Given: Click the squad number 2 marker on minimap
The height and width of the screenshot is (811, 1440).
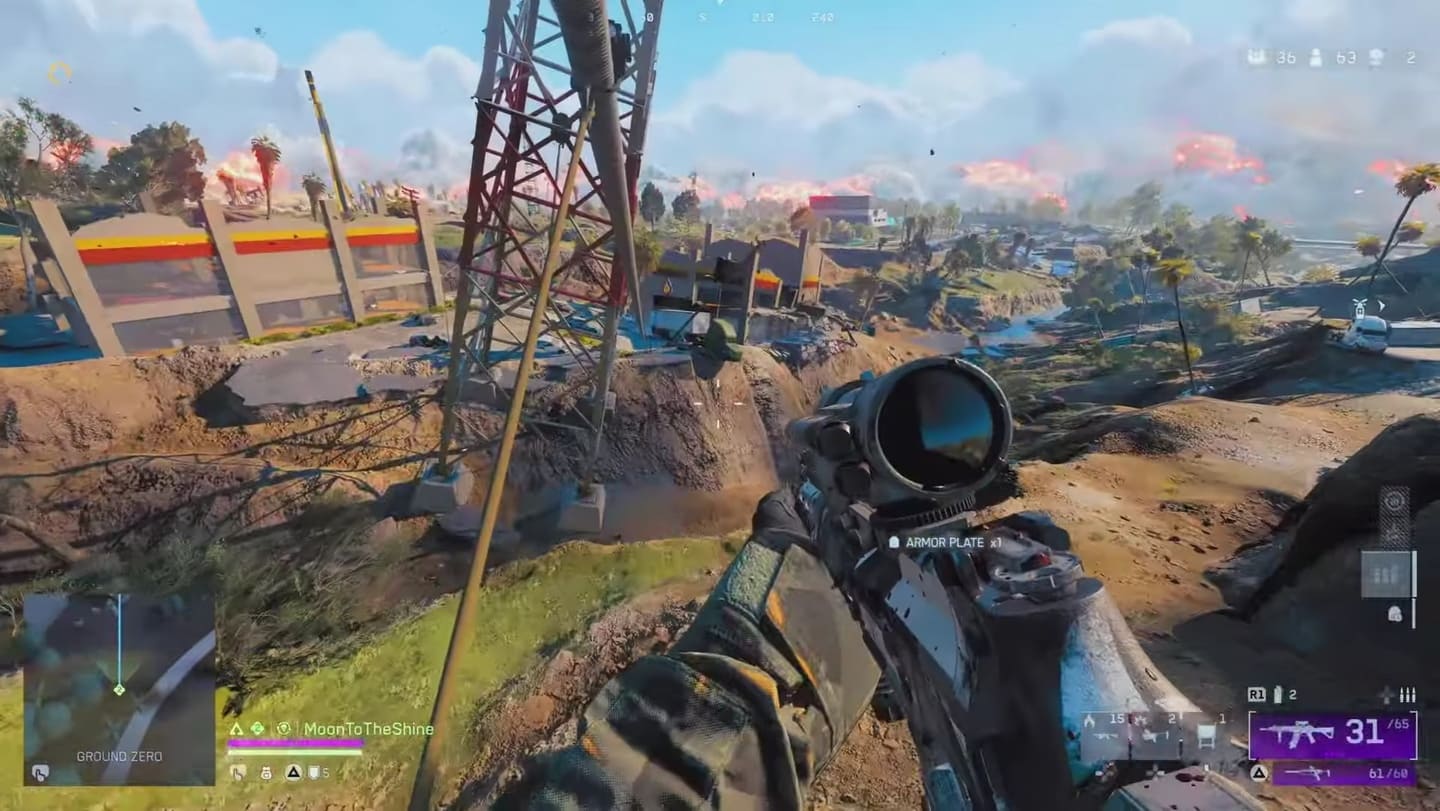Looking at the screenshot, I should click(119, 689).
